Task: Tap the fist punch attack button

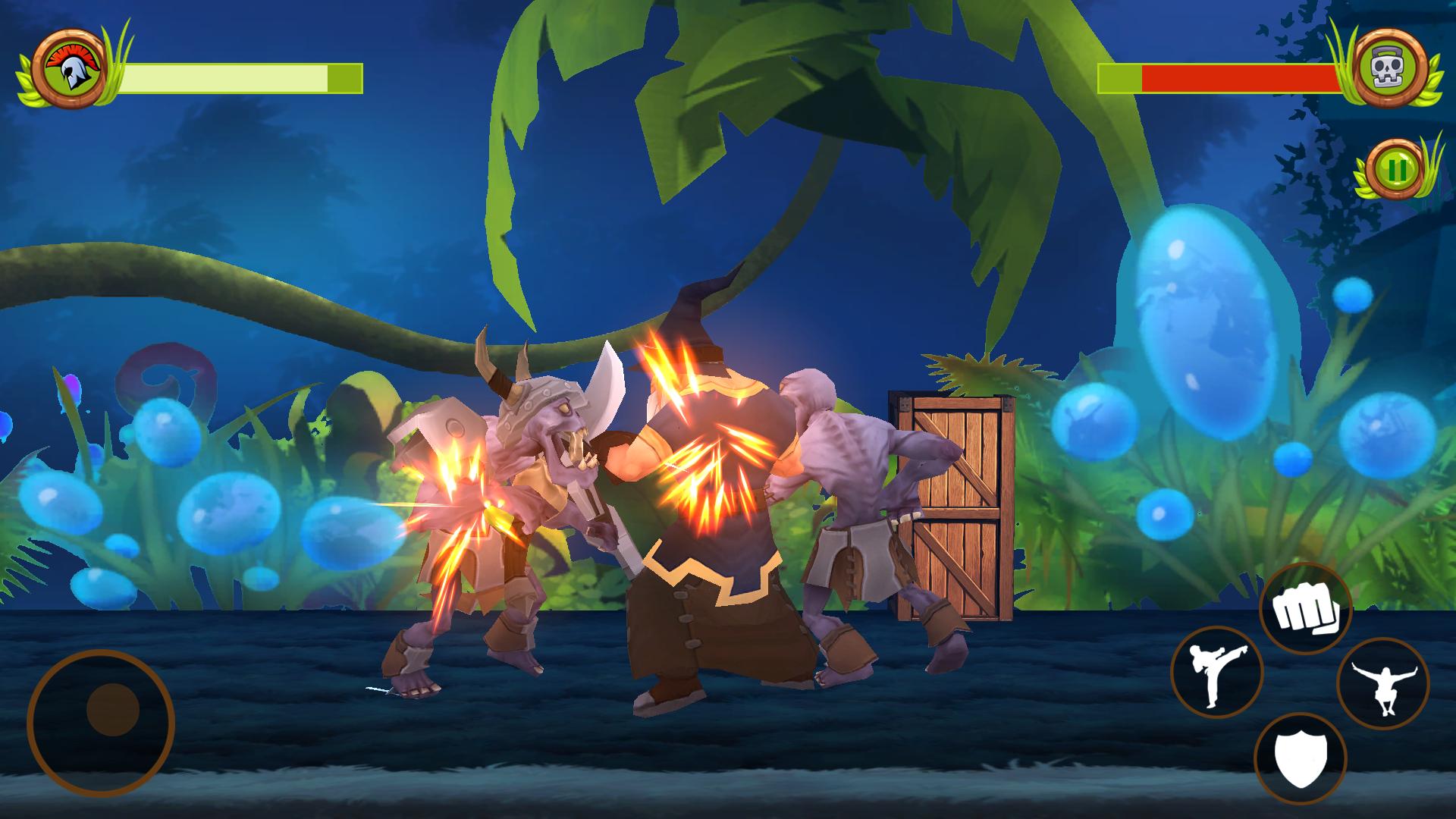Action: tap(1305, 609)
